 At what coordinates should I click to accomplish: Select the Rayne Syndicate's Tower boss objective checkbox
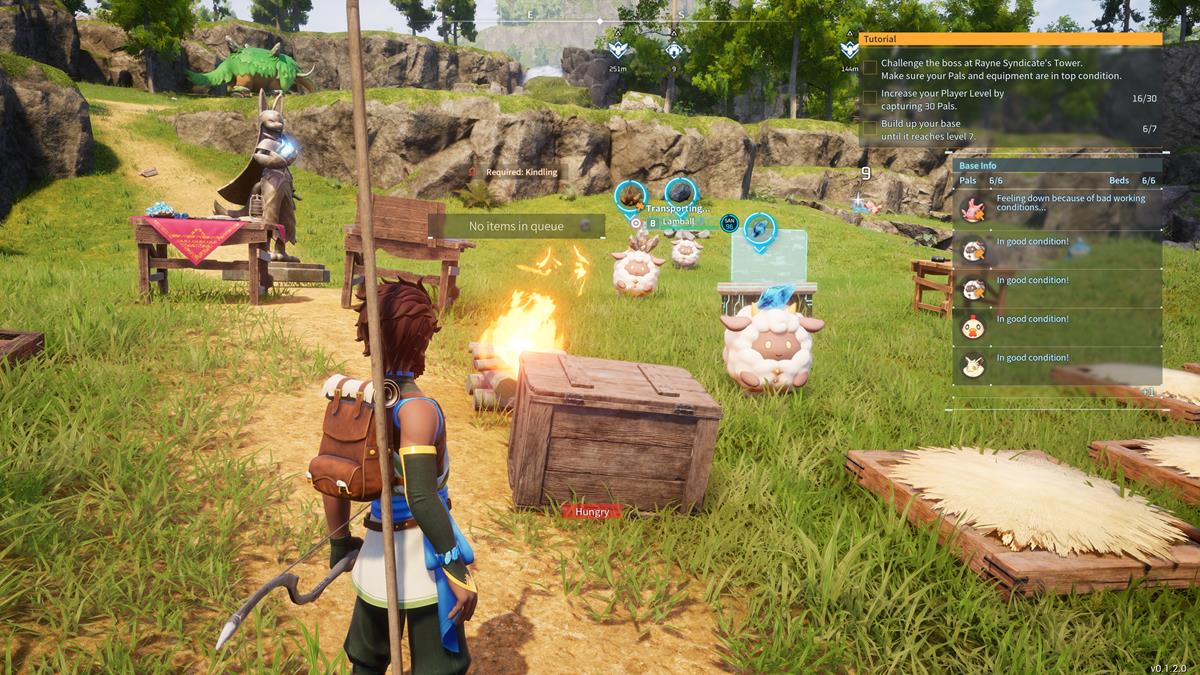point(870,68)
